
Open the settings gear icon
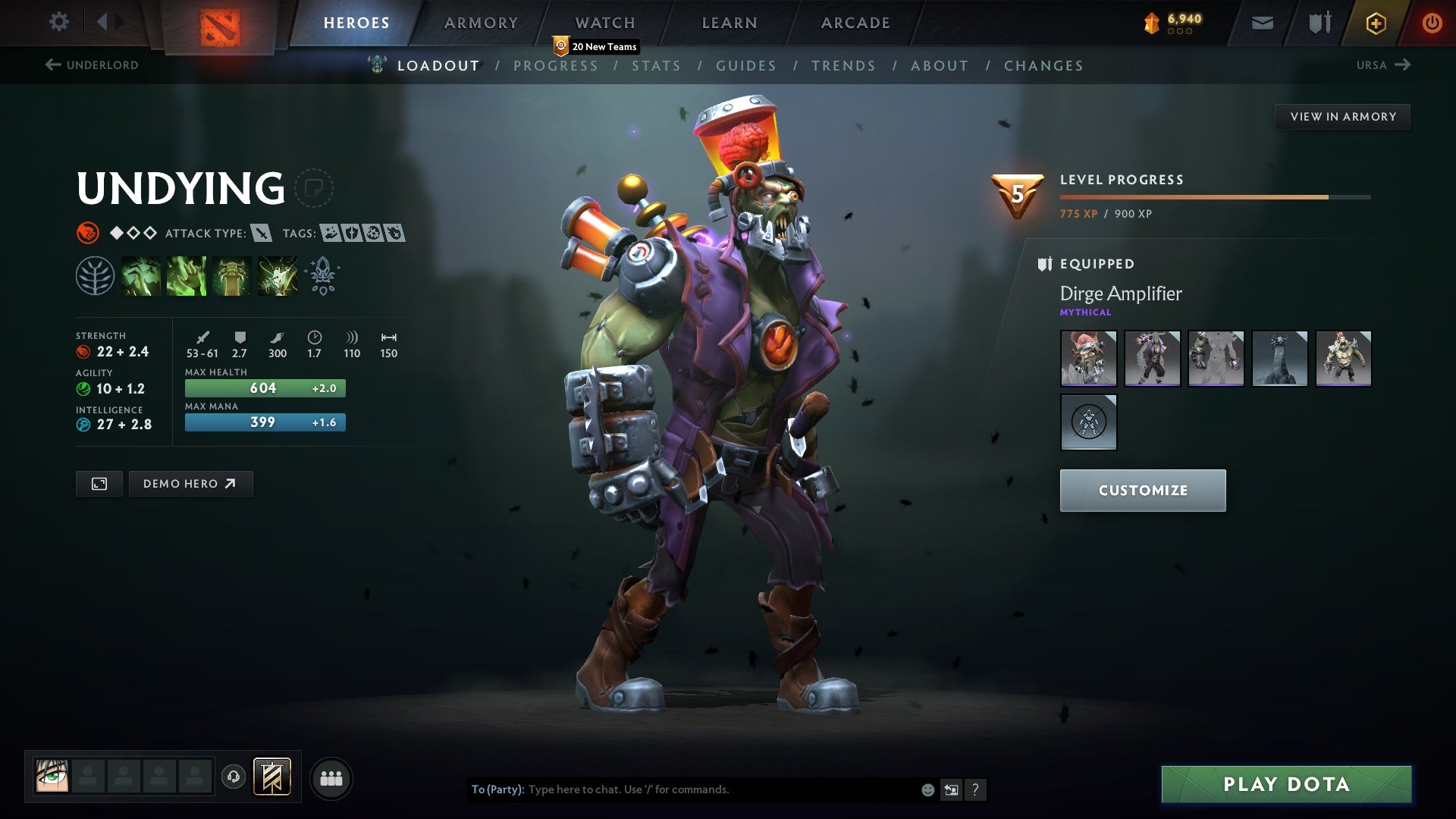pos(59,22)
